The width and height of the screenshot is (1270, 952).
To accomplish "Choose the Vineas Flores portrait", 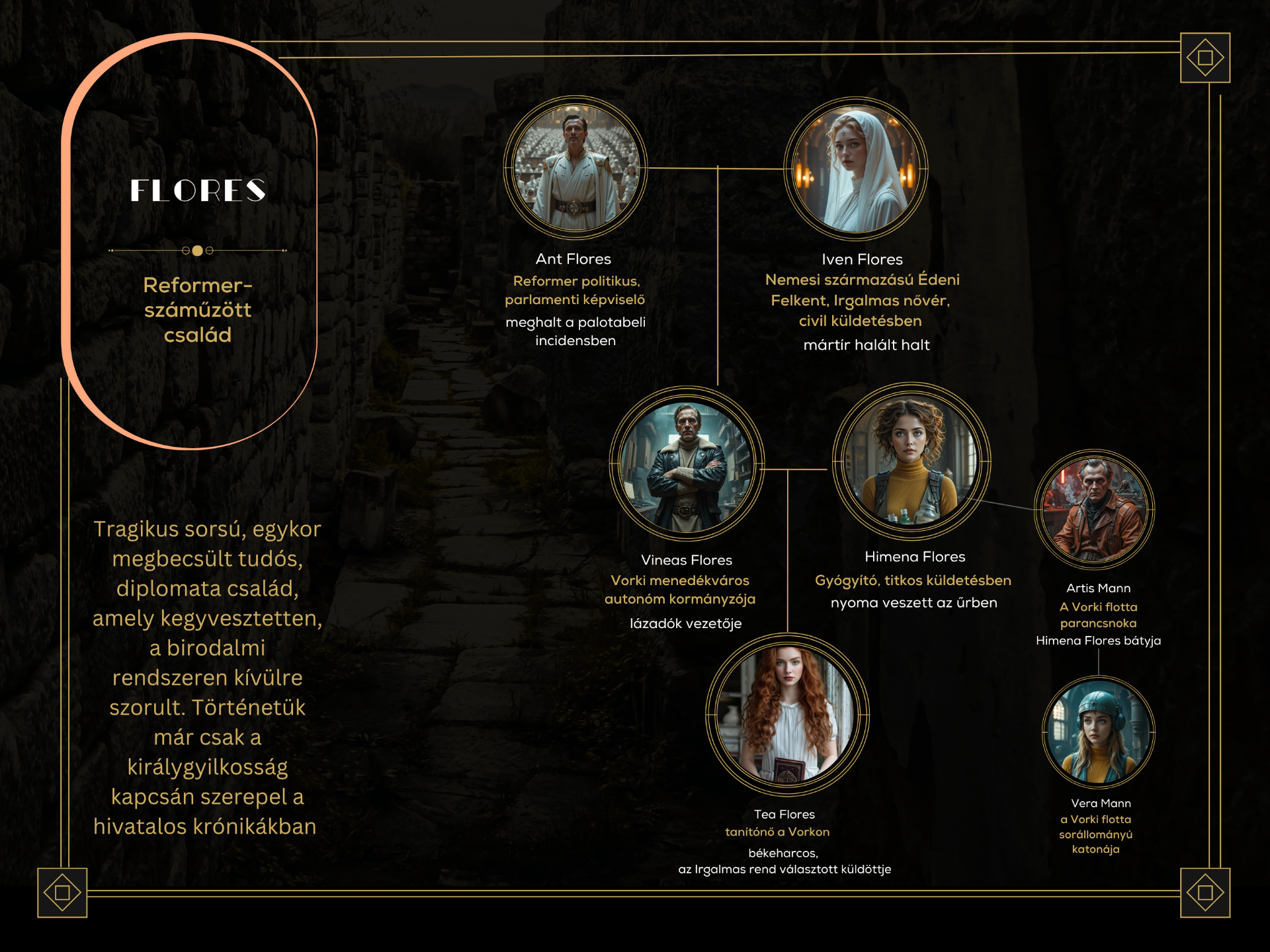I will [x=687, y=464].
